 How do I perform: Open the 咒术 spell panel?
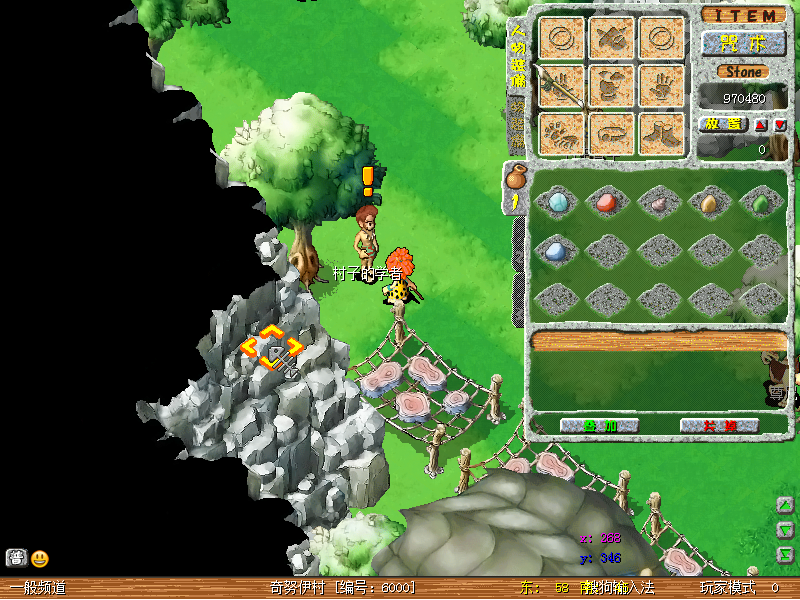point(742,44)
